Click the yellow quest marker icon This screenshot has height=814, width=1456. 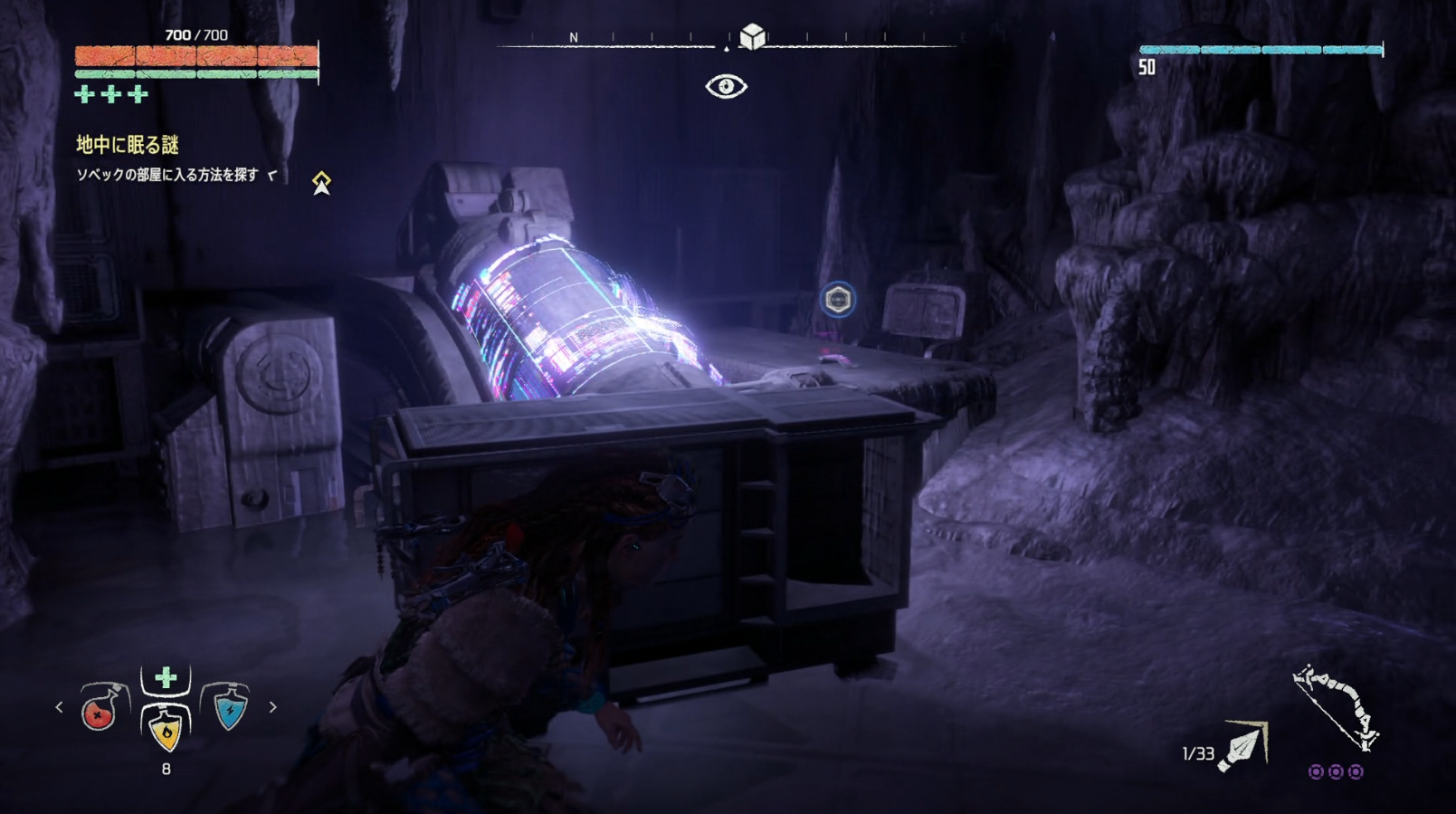[321, 183]
